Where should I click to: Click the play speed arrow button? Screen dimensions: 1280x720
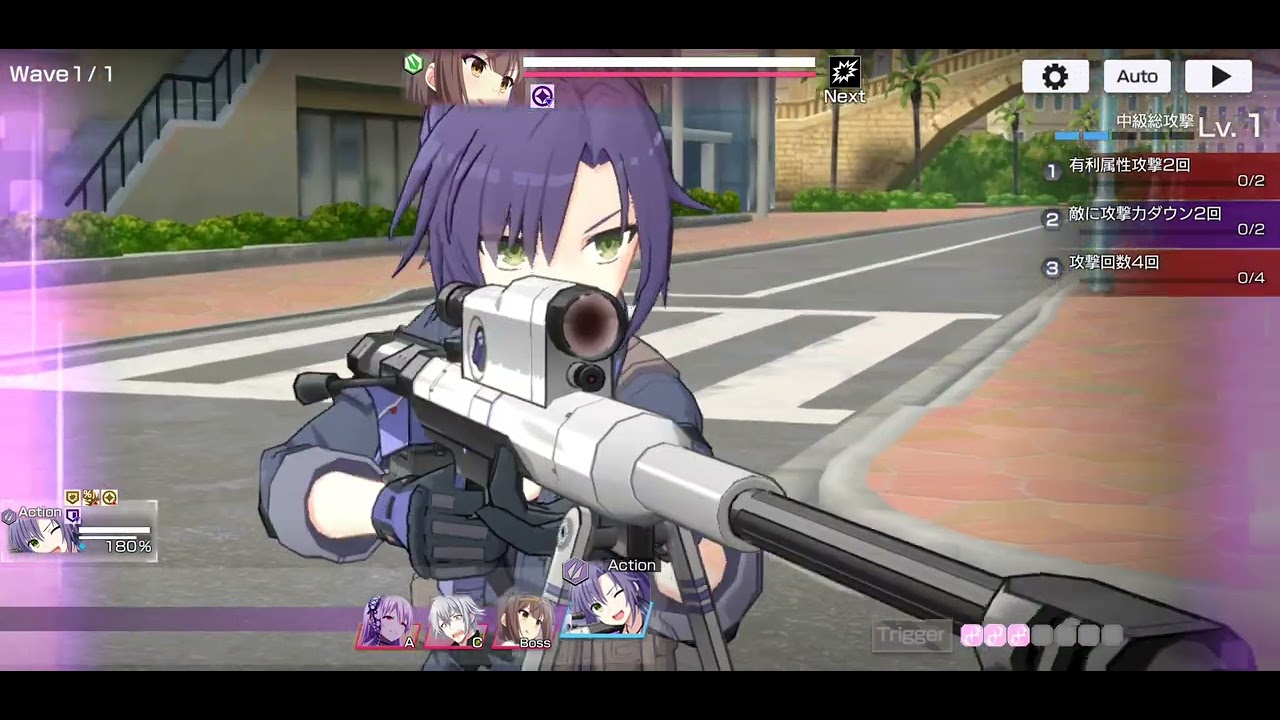coord(1218,77)
